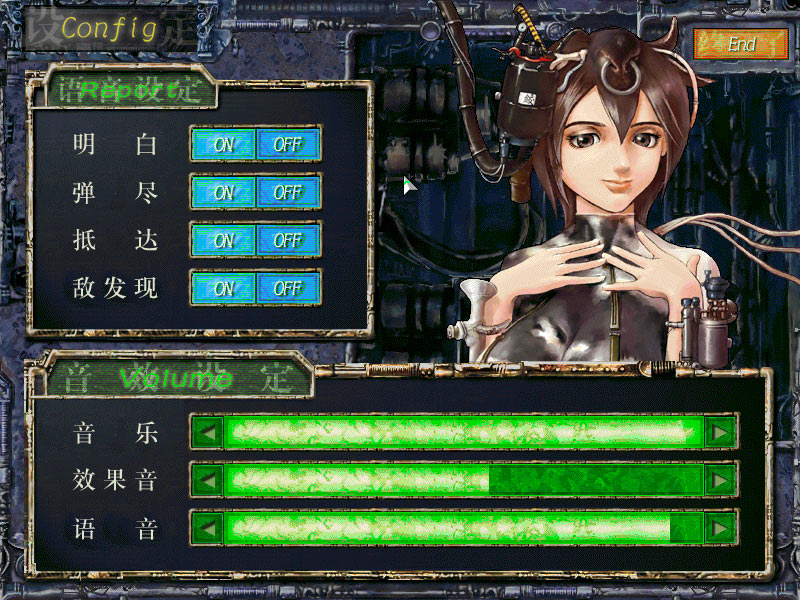Image resolution: width=800 pixels, height=600 pixels.
Task: Boost 语音 volume with right arrow
Action: click(x=720, y=527)
